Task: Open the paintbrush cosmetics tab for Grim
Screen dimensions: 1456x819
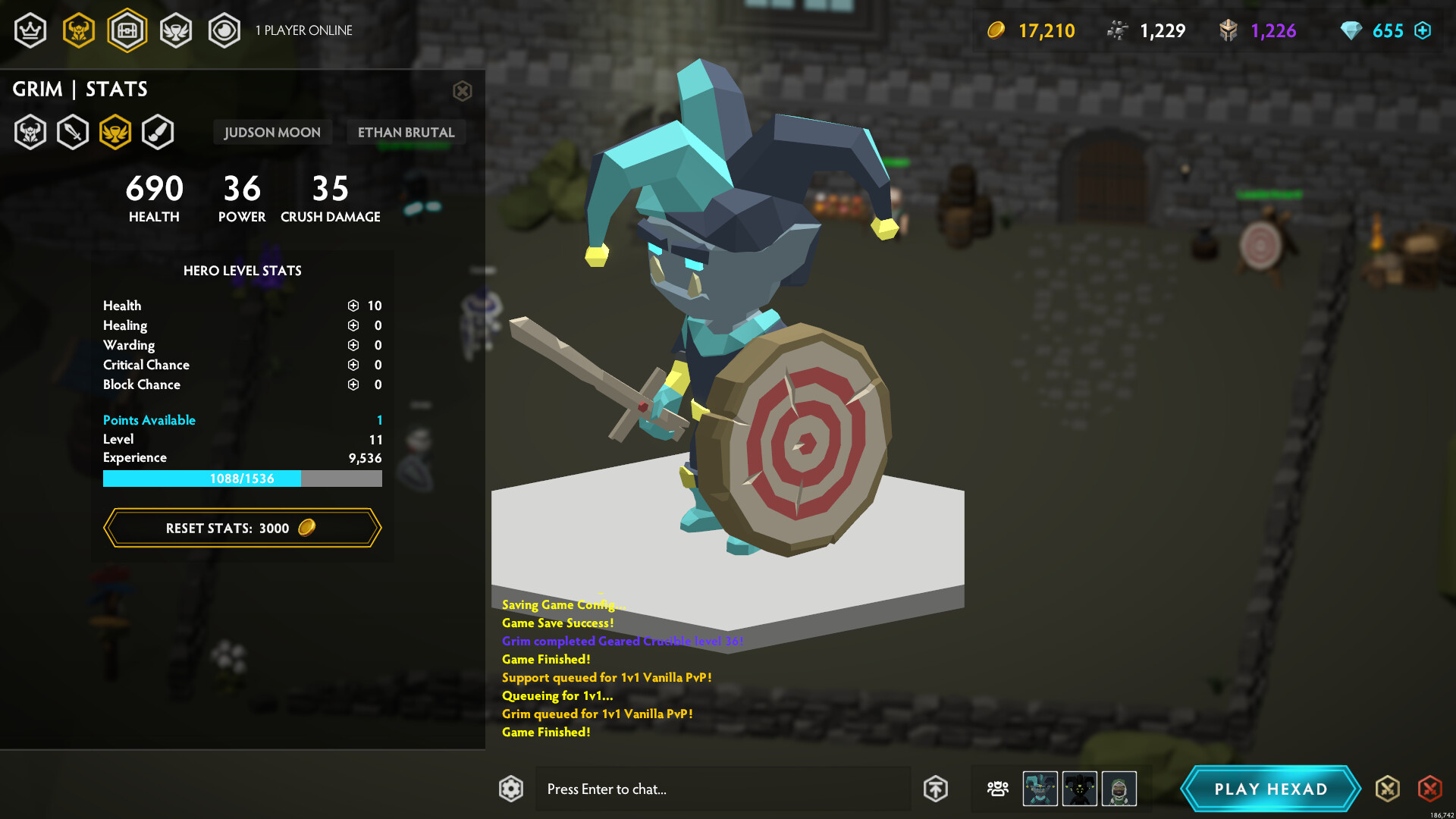Action: pos(159,131)
